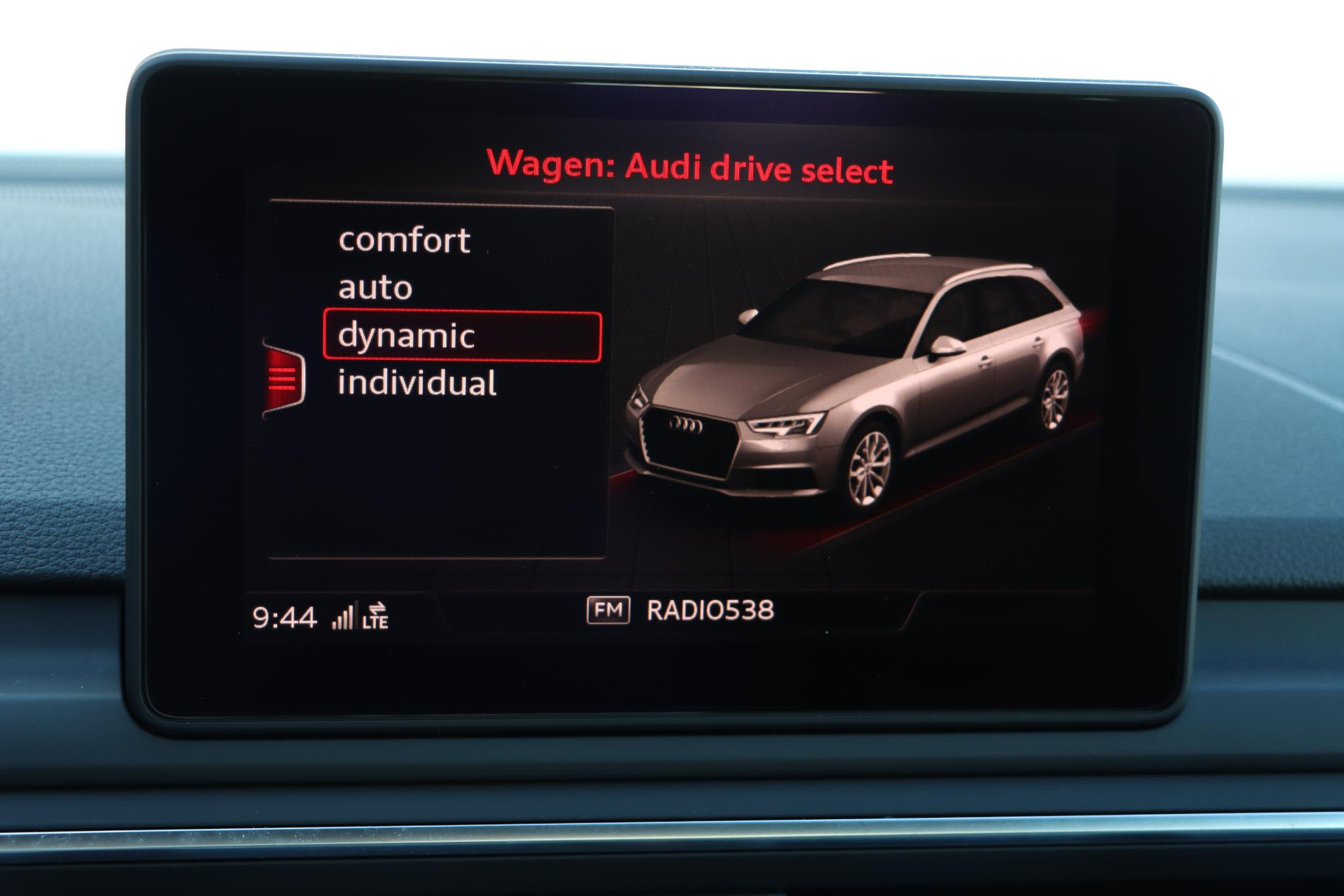Open the FM RADIO538 station bar
Viewport: 1344px width, 896px height.
pyautogui.click(x=680, y=610)
